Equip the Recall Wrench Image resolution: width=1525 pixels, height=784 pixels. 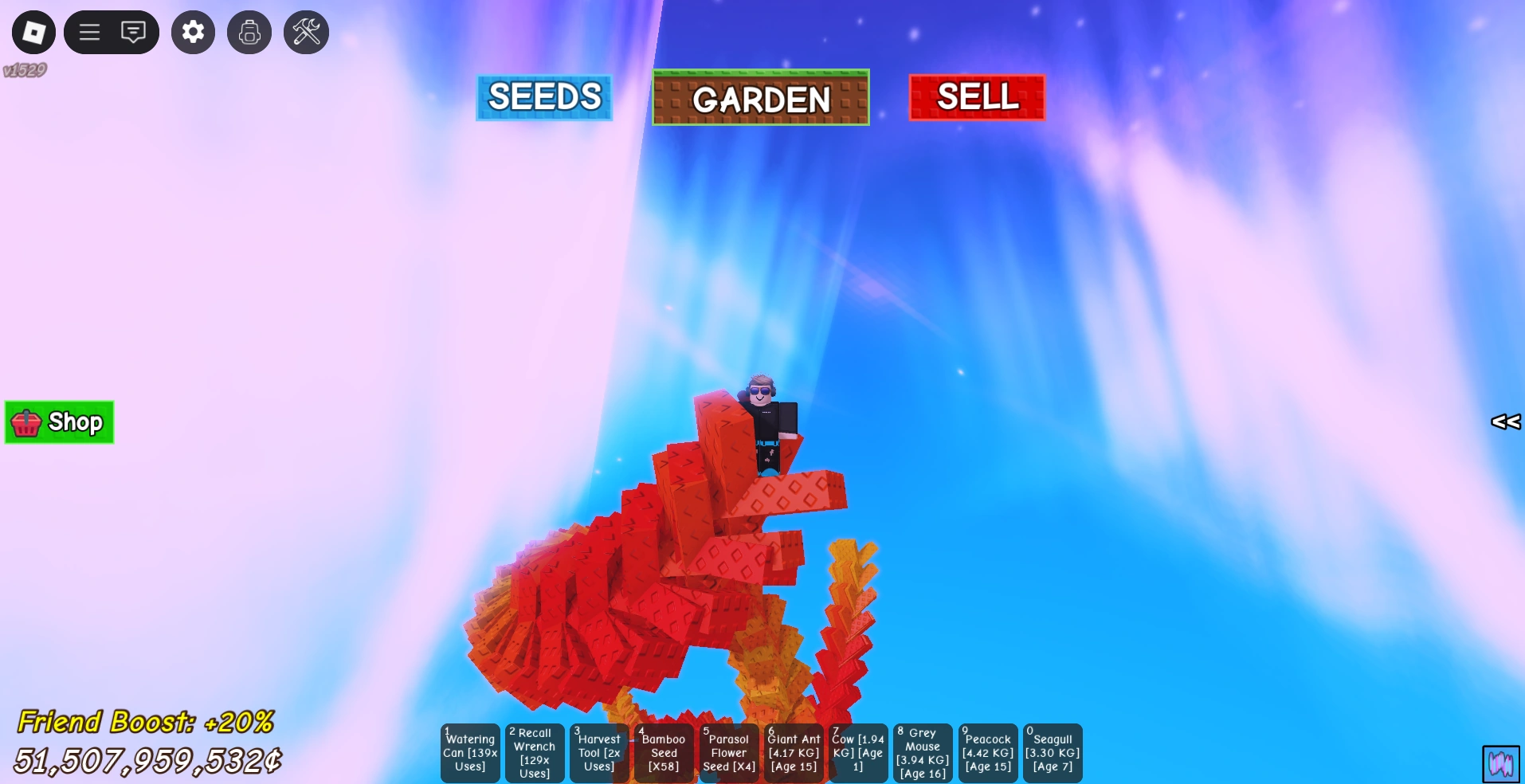535,752
